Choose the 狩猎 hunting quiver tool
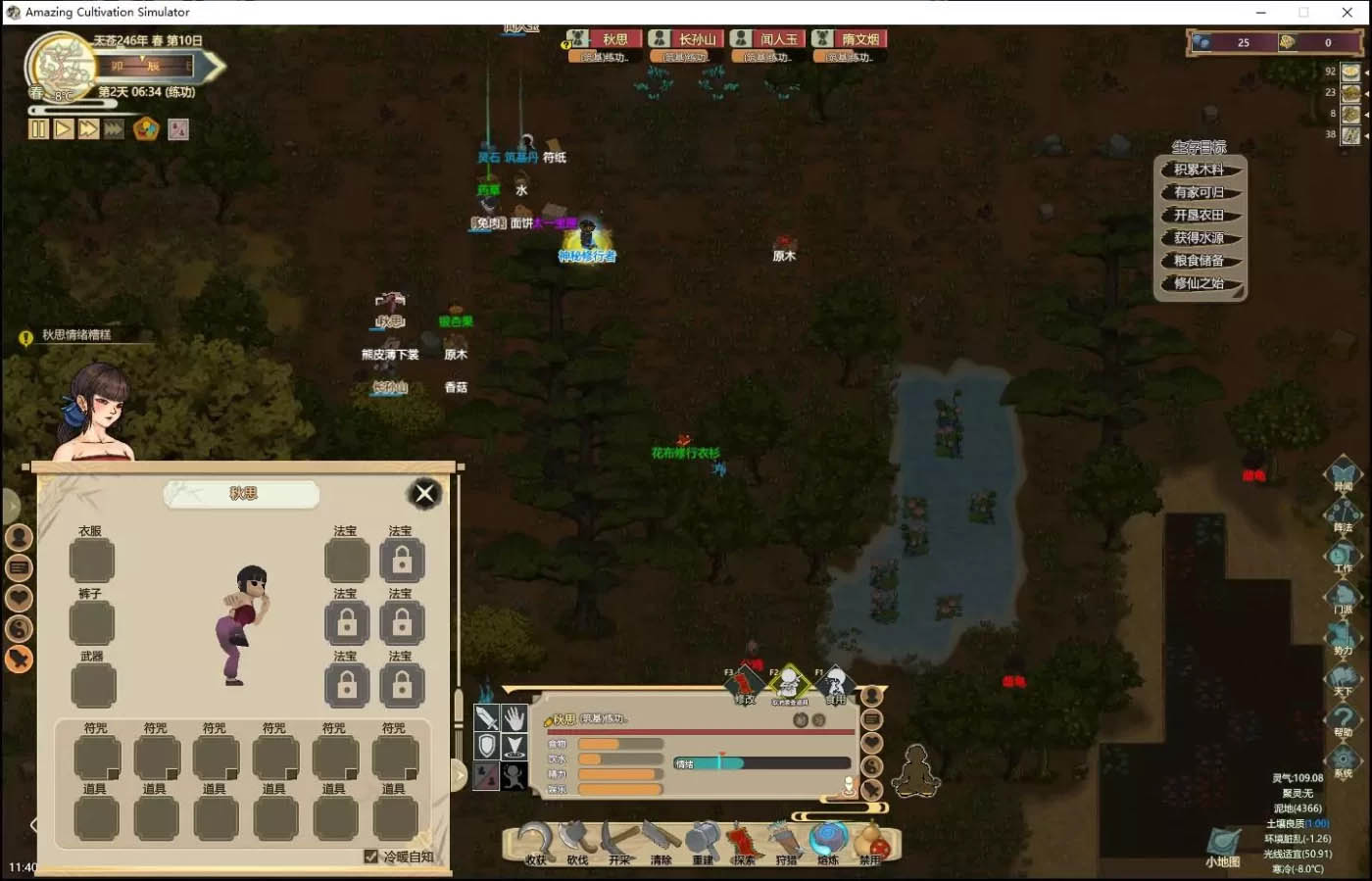 (x=786, y=842)
